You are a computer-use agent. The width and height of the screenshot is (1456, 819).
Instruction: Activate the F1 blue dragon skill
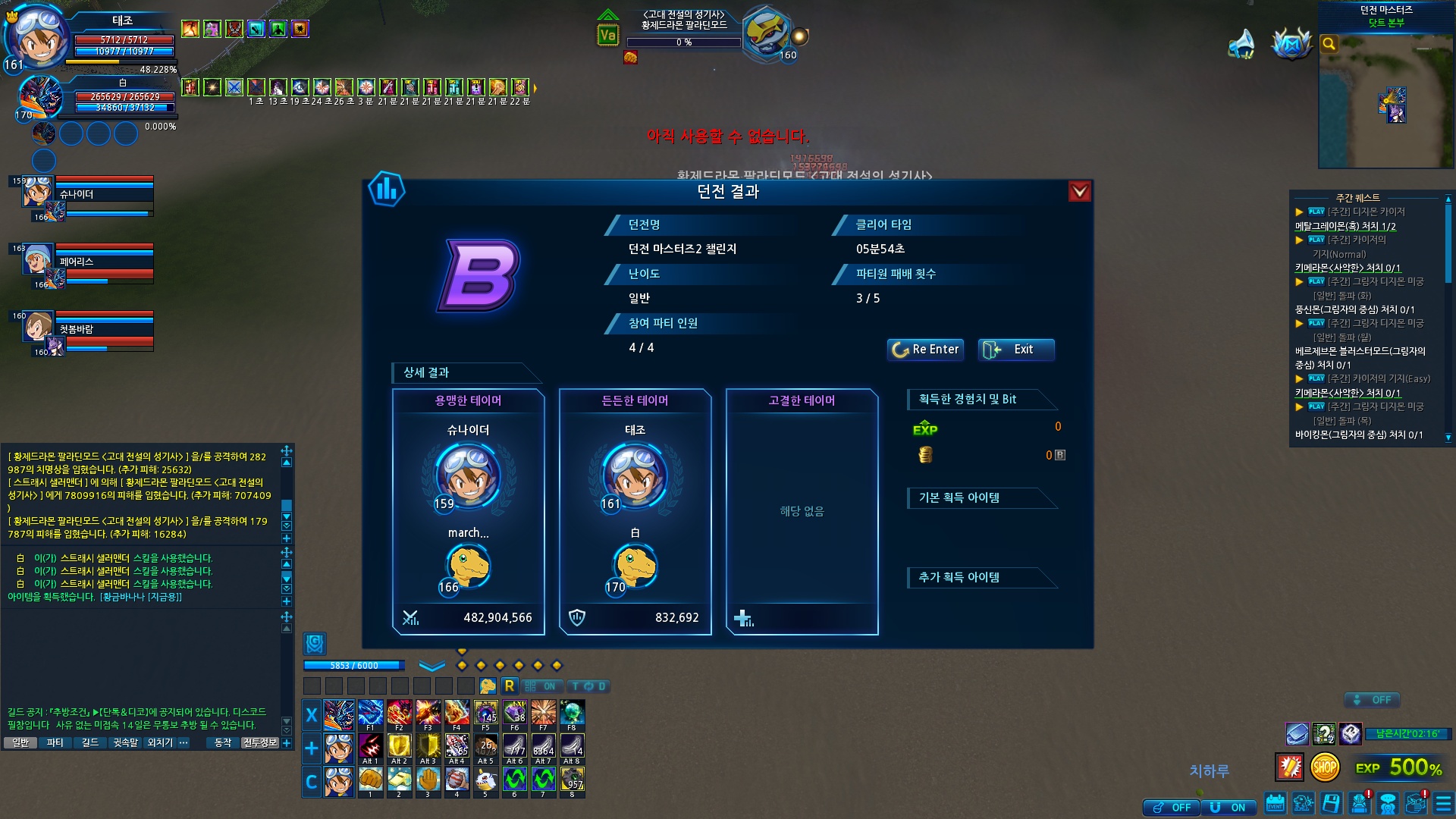point(371,714)
